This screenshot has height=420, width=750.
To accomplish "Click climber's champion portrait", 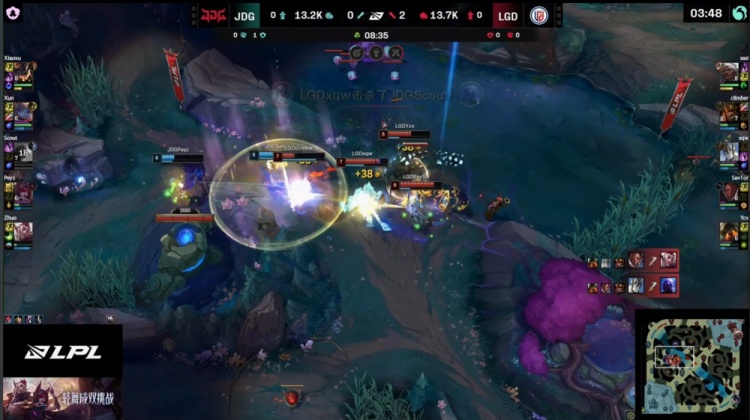I will (x=728, y=112).
